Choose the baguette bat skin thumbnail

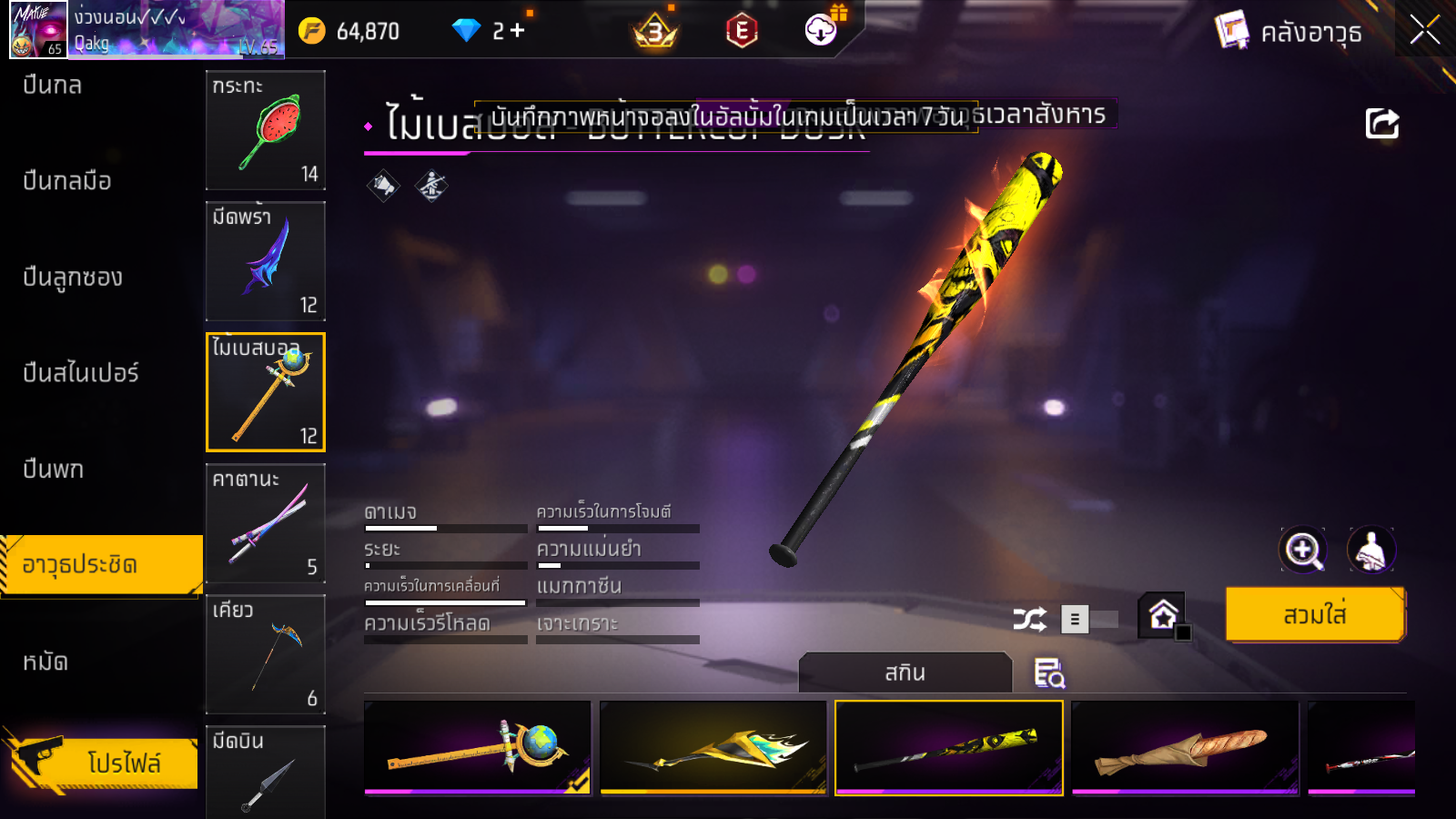[1185, 747]
